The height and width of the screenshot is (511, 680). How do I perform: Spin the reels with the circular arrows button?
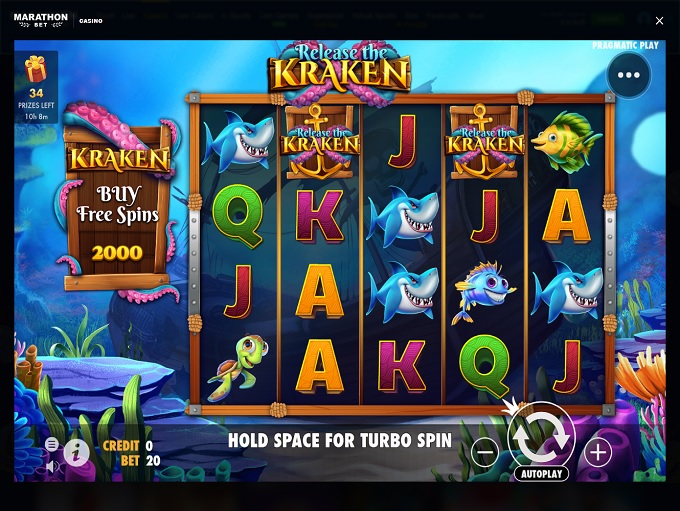click(x=541, y=435)
